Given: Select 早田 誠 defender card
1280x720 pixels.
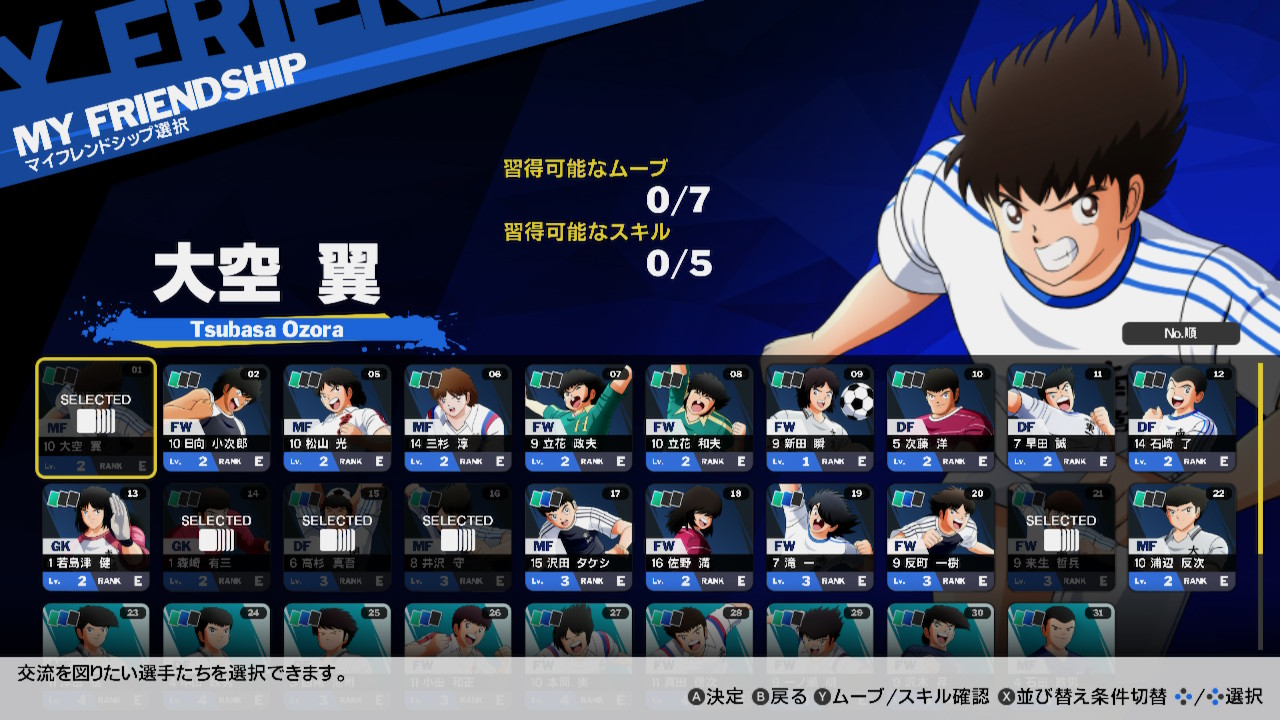Looking at the screenshot, I should coord(1062,418).
